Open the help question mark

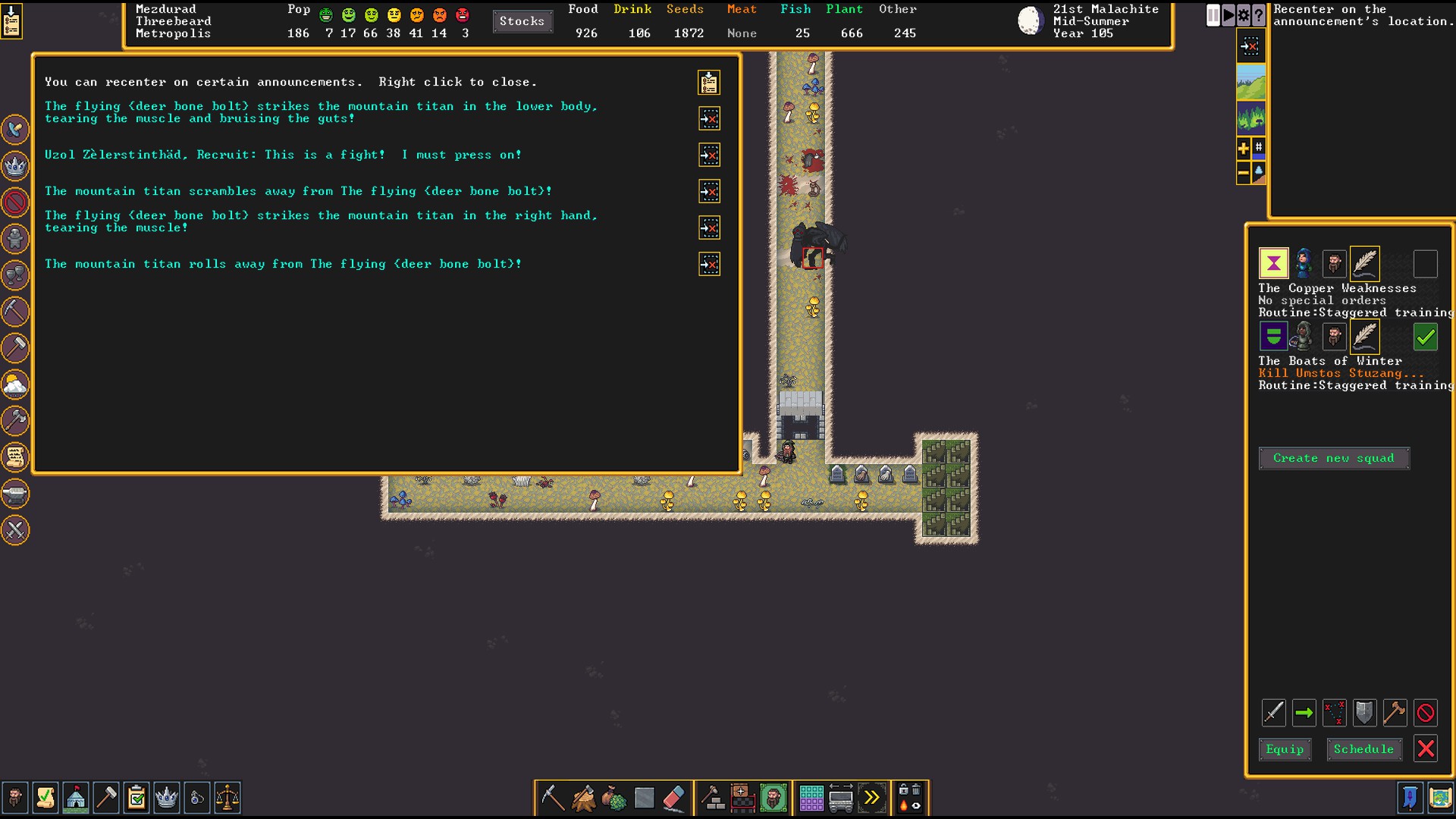coord(1259,15)
